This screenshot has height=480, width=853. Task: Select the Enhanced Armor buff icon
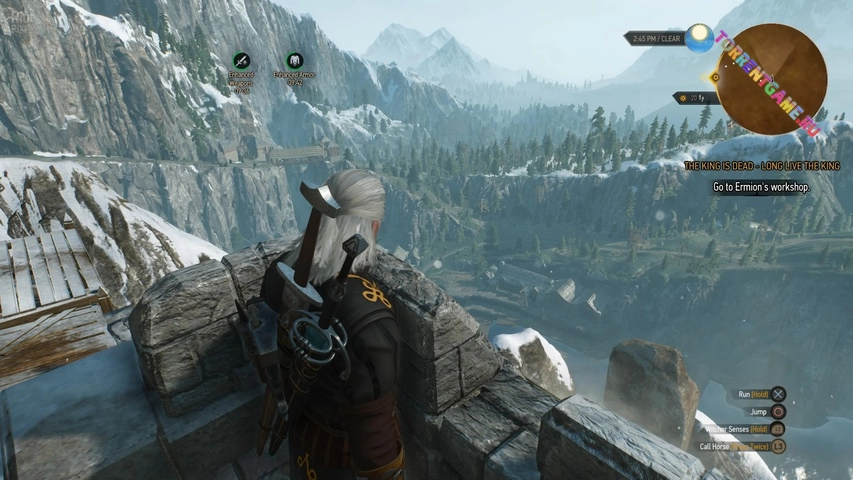click(x=294, y=60)
